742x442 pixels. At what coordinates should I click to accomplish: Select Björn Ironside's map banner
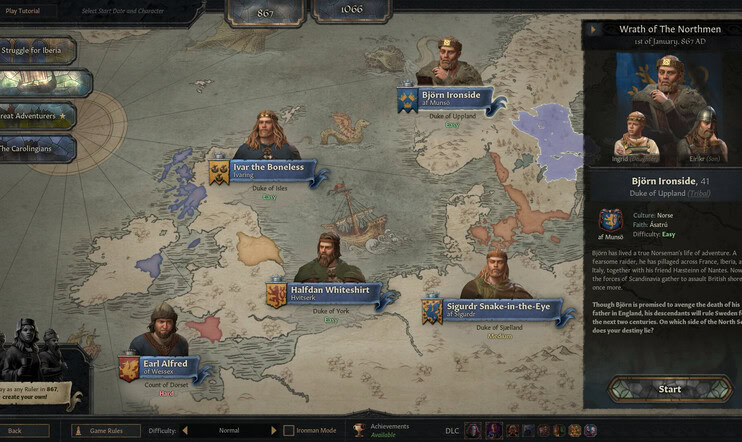448,99
